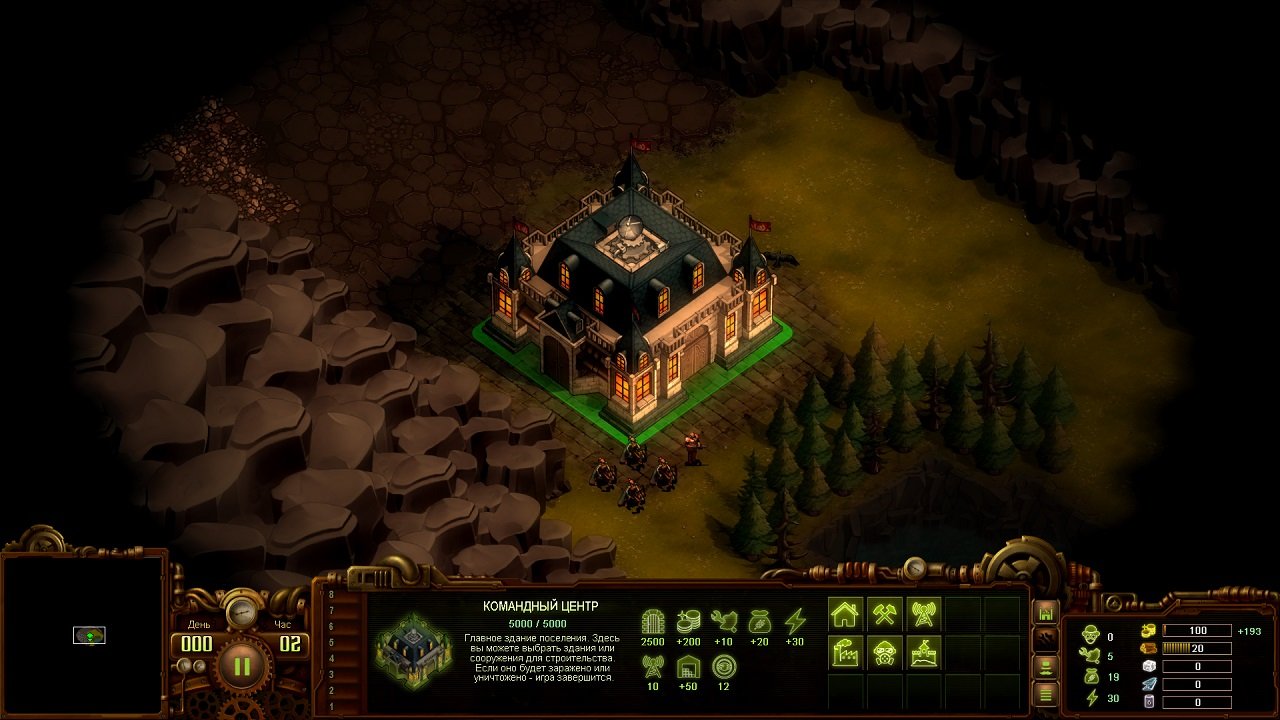Select the gas mask soldier category
This screenshot has height=720, width=1280.
[x=885, y=653]
